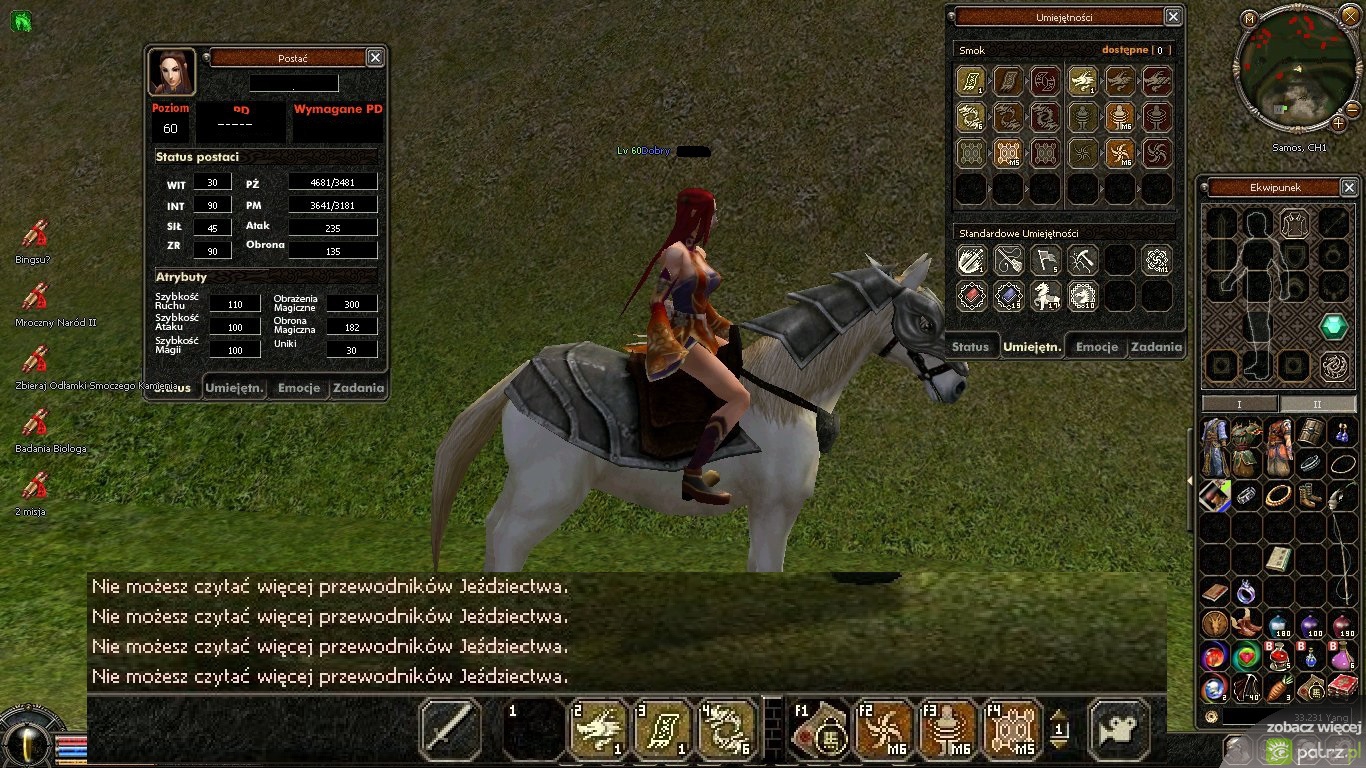Click the sword attack button on the hotbar

click(449, 729)
